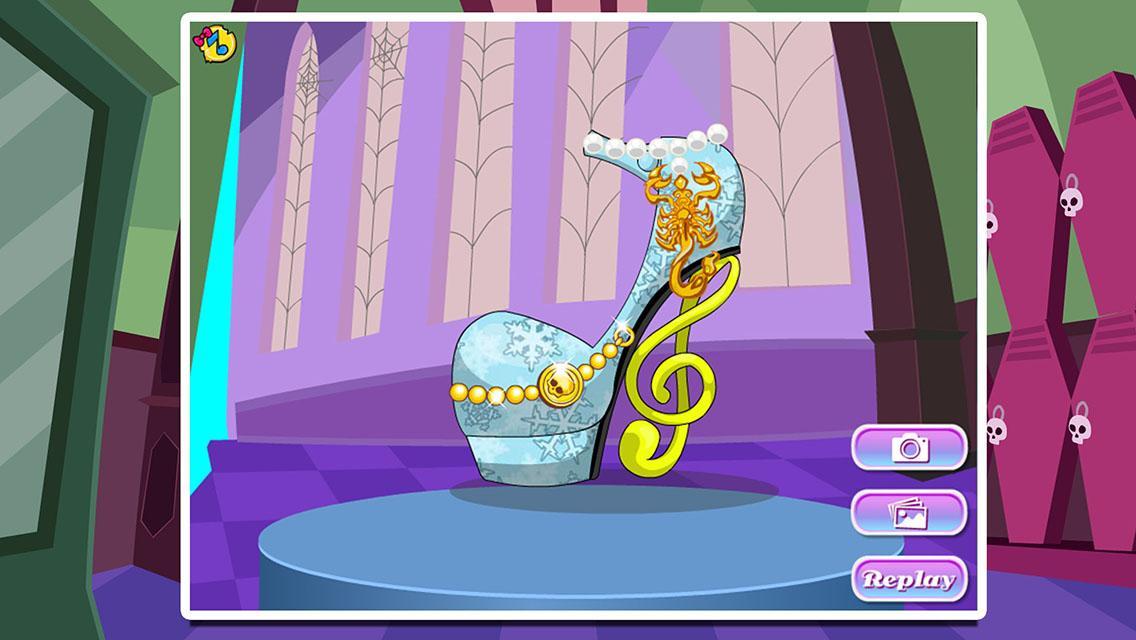Take a photo with the camera button
The height and width of the screenshot is (640, 1136).
[909, 447]
